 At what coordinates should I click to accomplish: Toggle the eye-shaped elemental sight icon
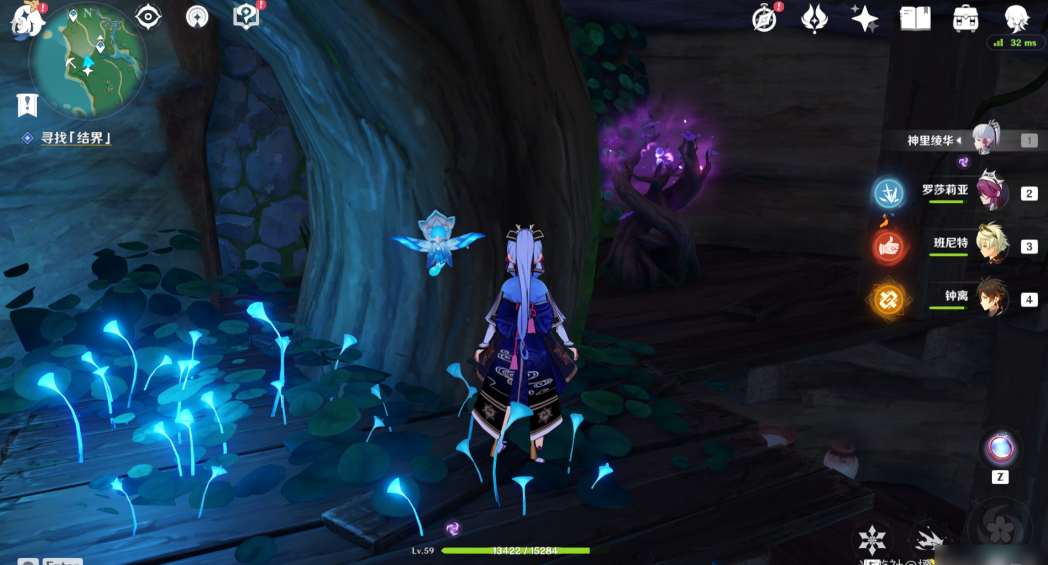(149, 16)
